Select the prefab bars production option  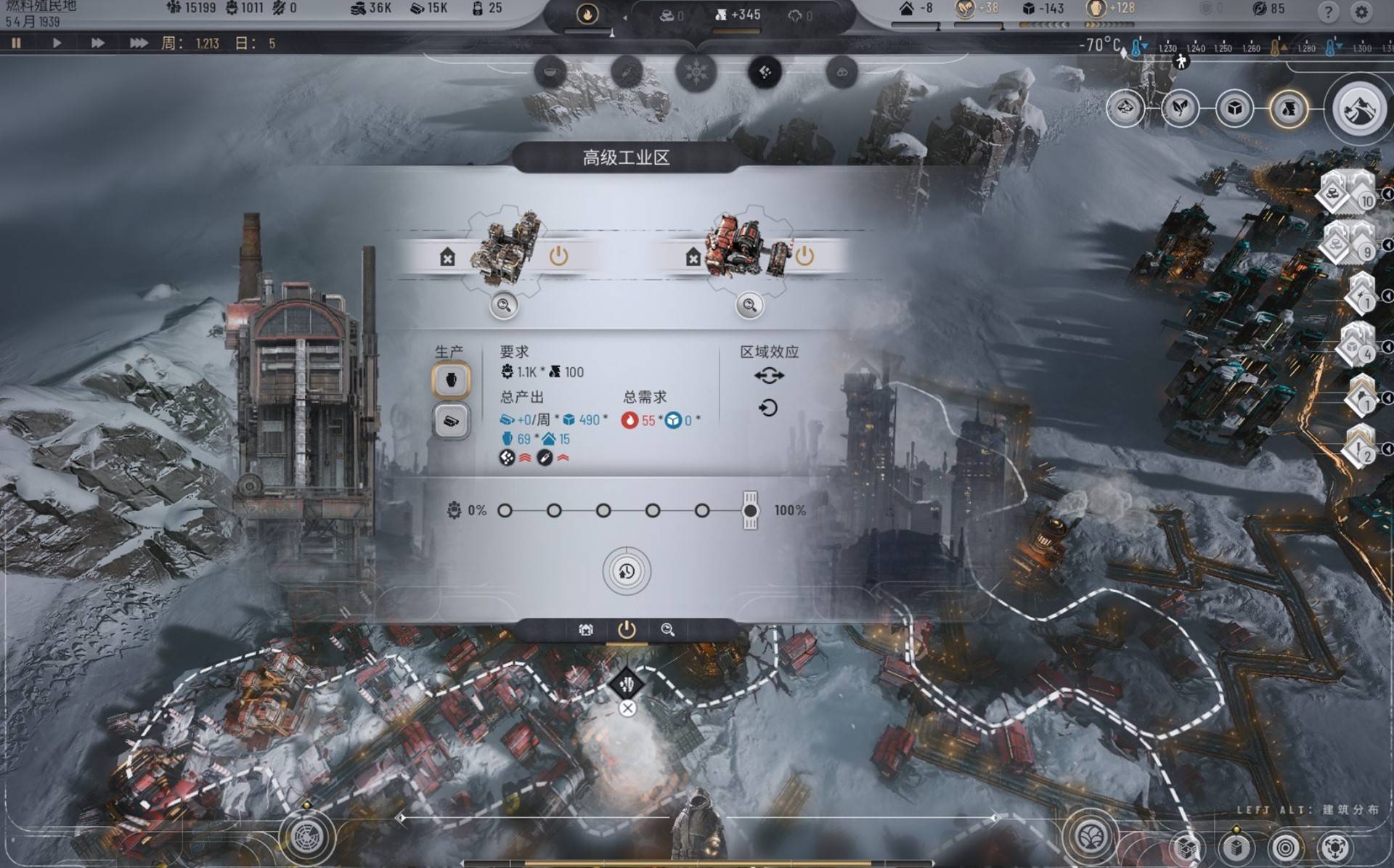[451, 421]
